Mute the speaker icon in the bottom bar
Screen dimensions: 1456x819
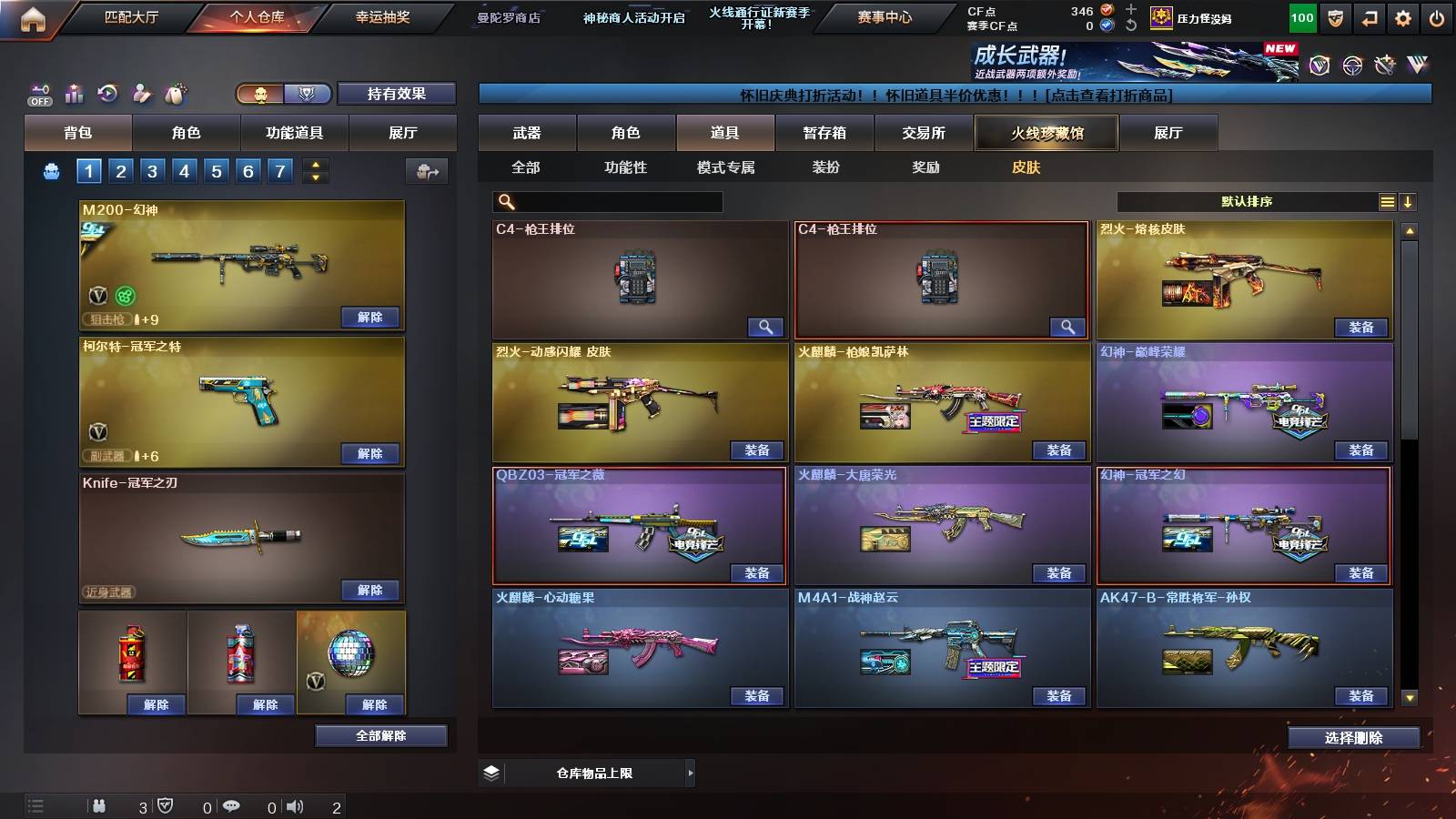coord(297,805)
